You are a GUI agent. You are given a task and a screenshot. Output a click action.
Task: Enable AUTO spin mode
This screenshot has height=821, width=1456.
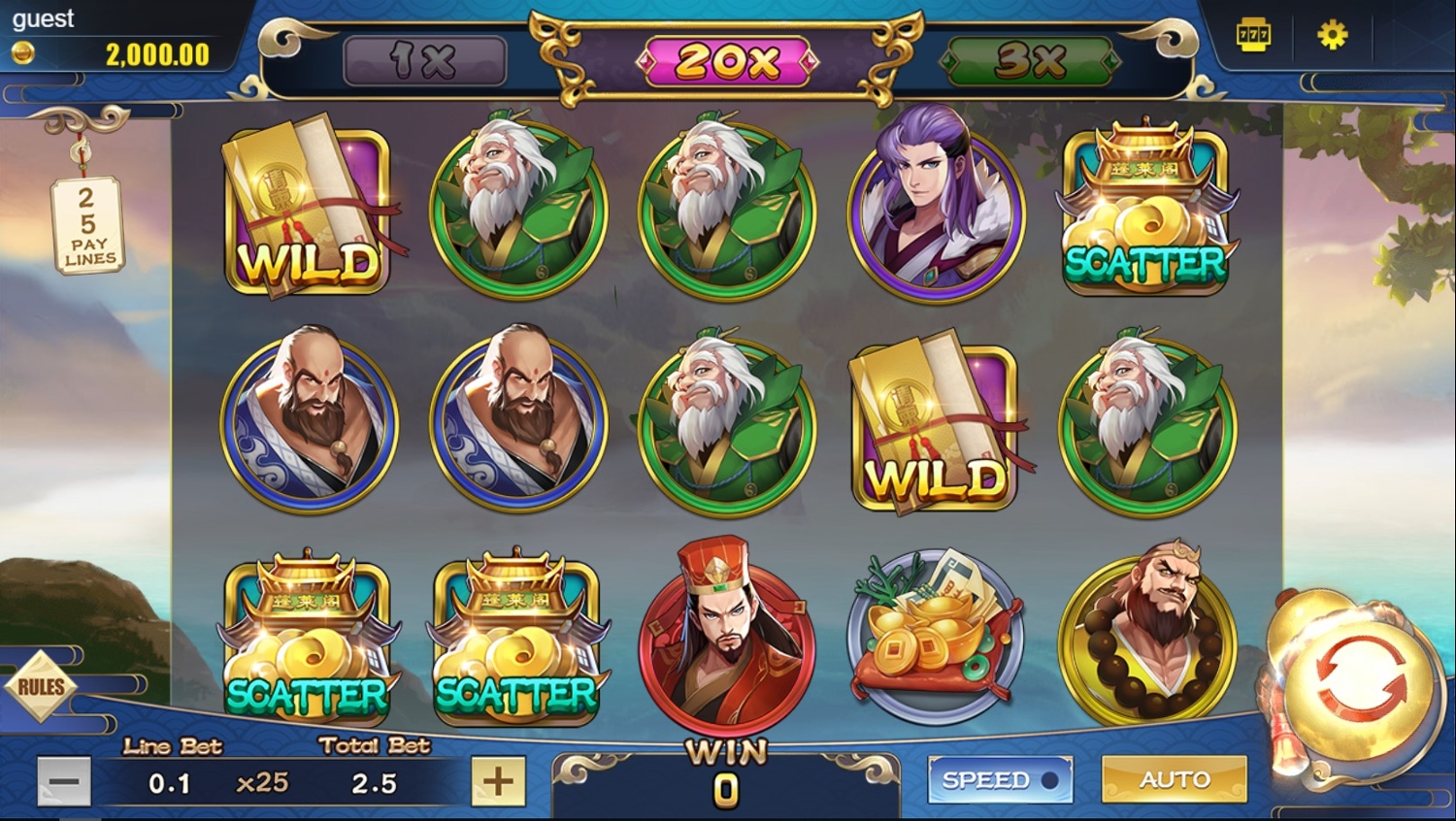click(x=1174, y=779)
